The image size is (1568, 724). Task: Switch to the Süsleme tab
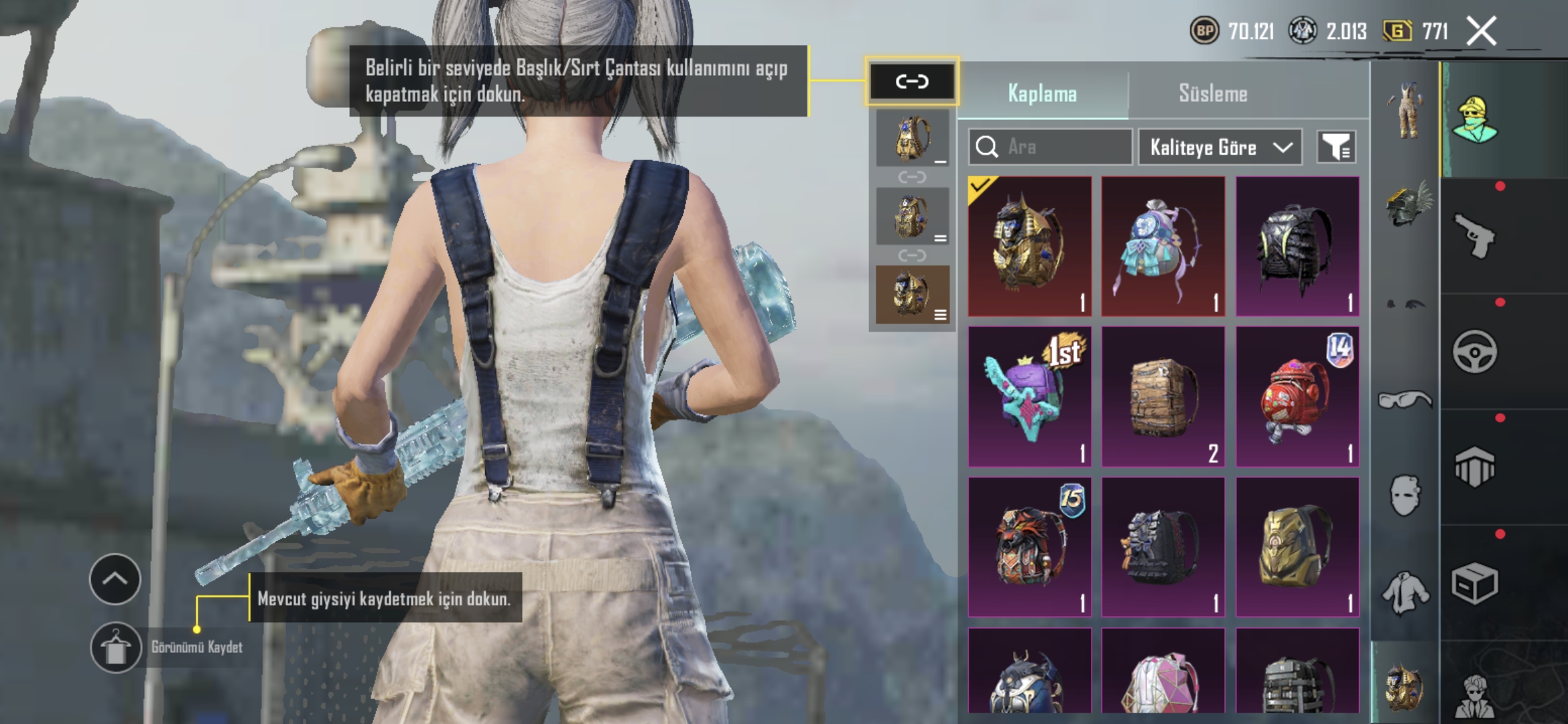tap(1213, 93)
